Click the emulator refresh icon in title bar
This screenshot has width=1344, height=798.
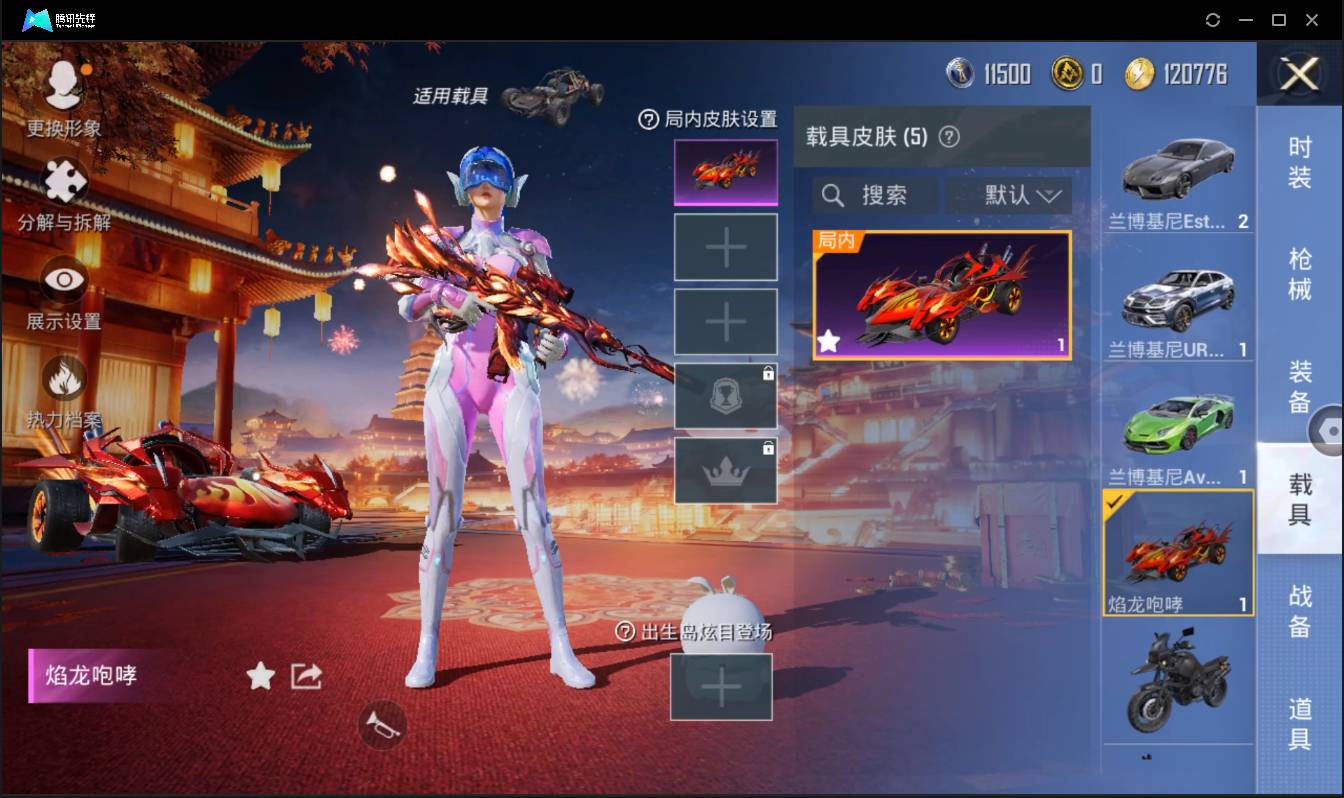coord(1213,19)
